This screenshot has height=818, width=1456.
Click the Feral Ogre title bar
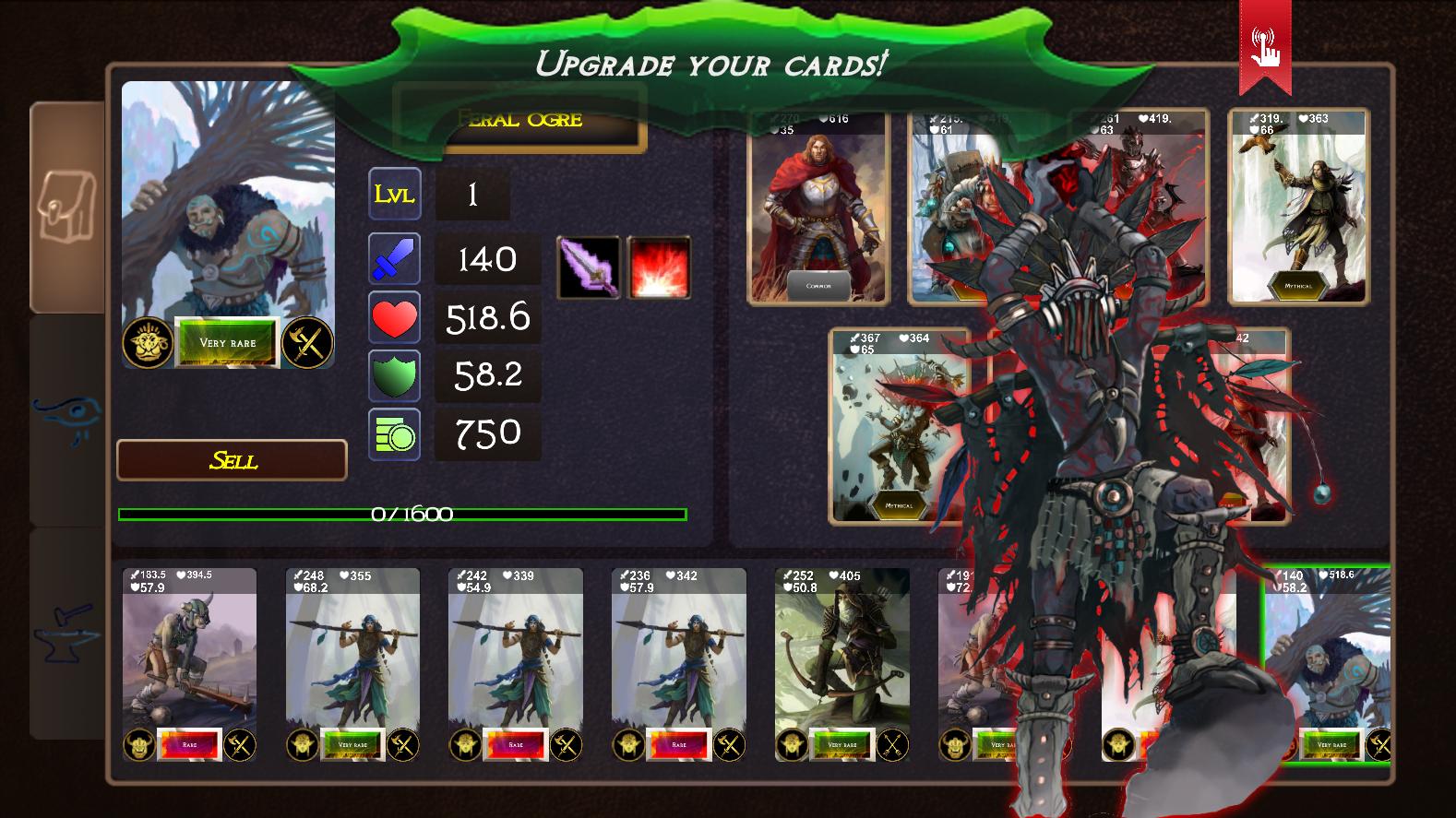pos(519,118)
